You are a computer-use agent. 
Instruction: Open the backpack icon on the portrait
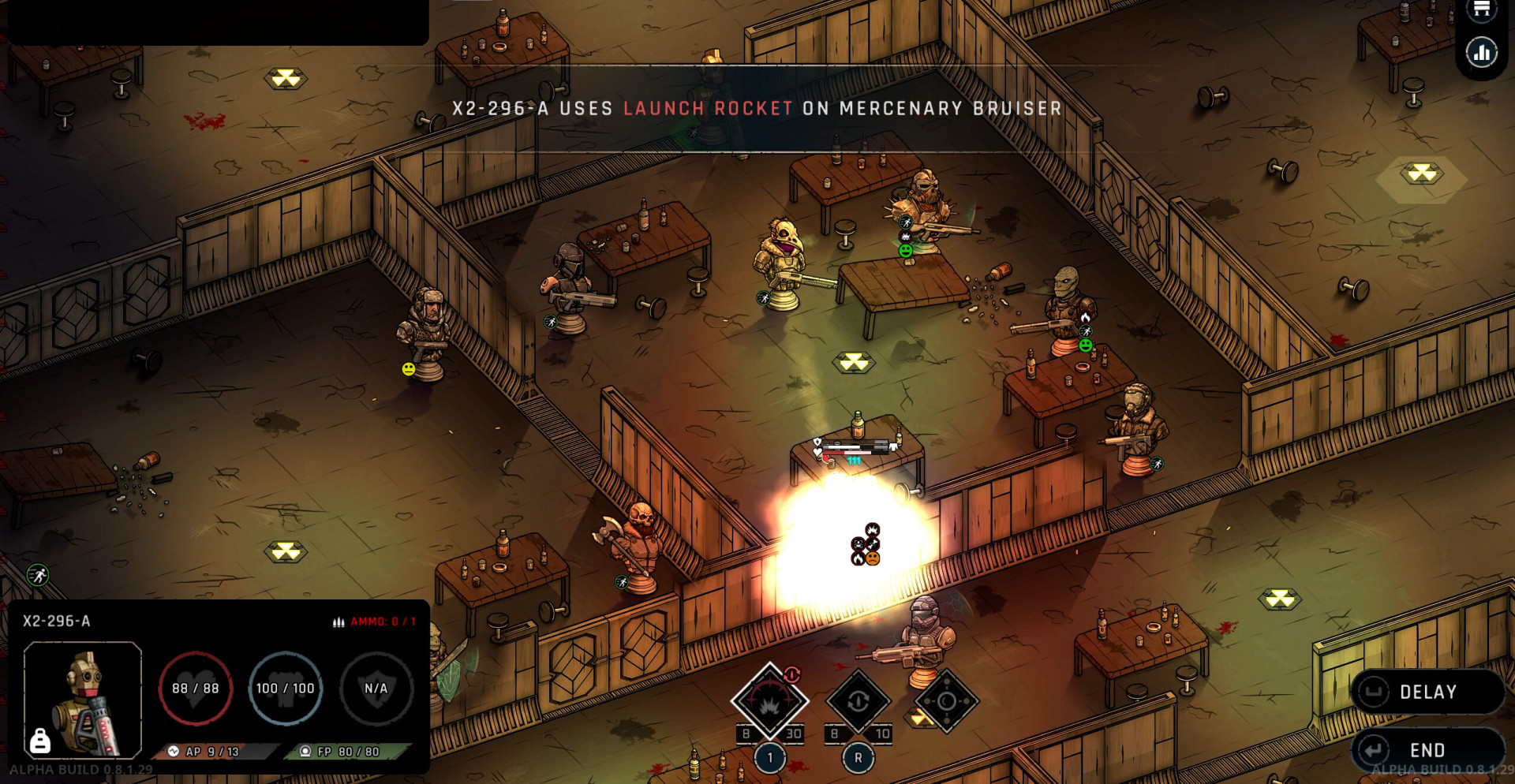39,741
